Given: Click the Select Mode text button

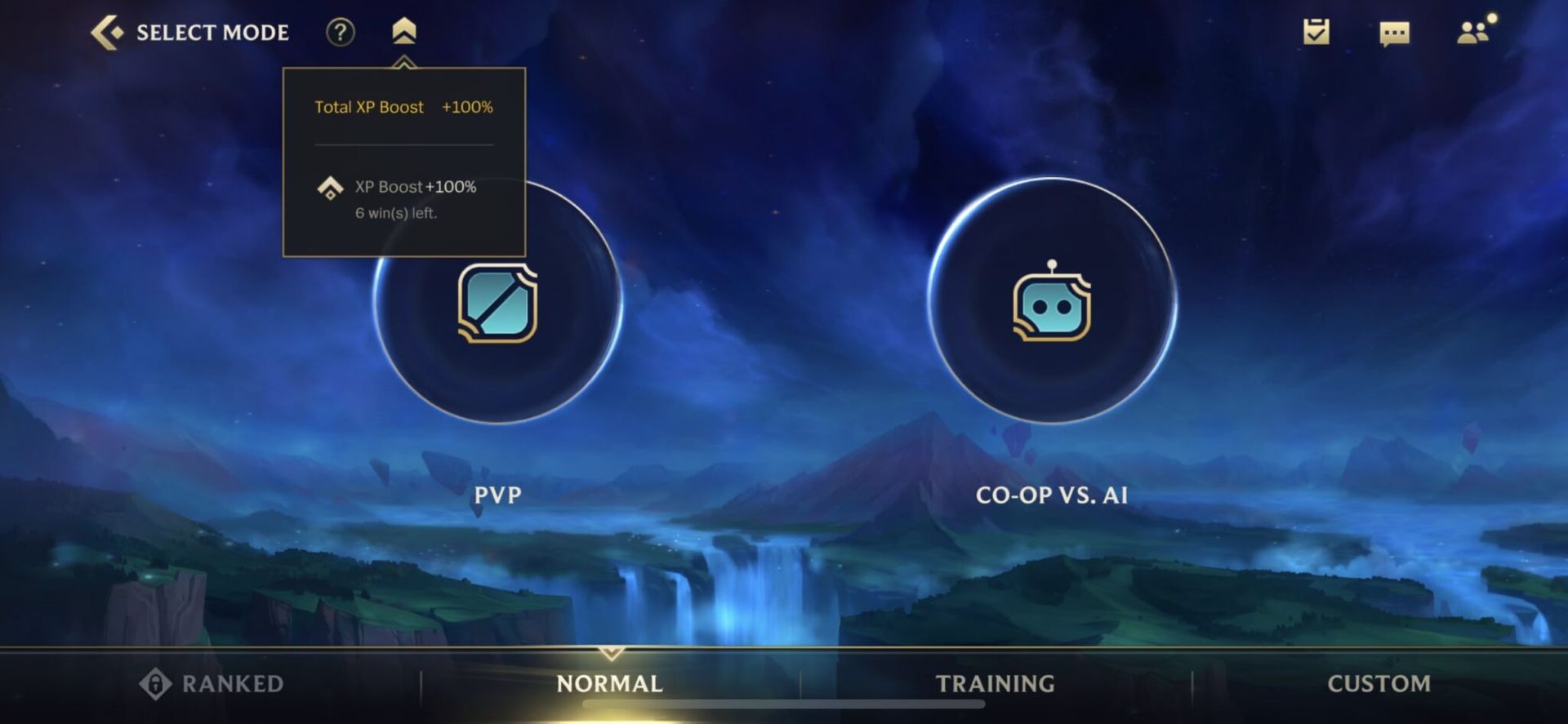Looking at the screenshot, I should point(212,33).
